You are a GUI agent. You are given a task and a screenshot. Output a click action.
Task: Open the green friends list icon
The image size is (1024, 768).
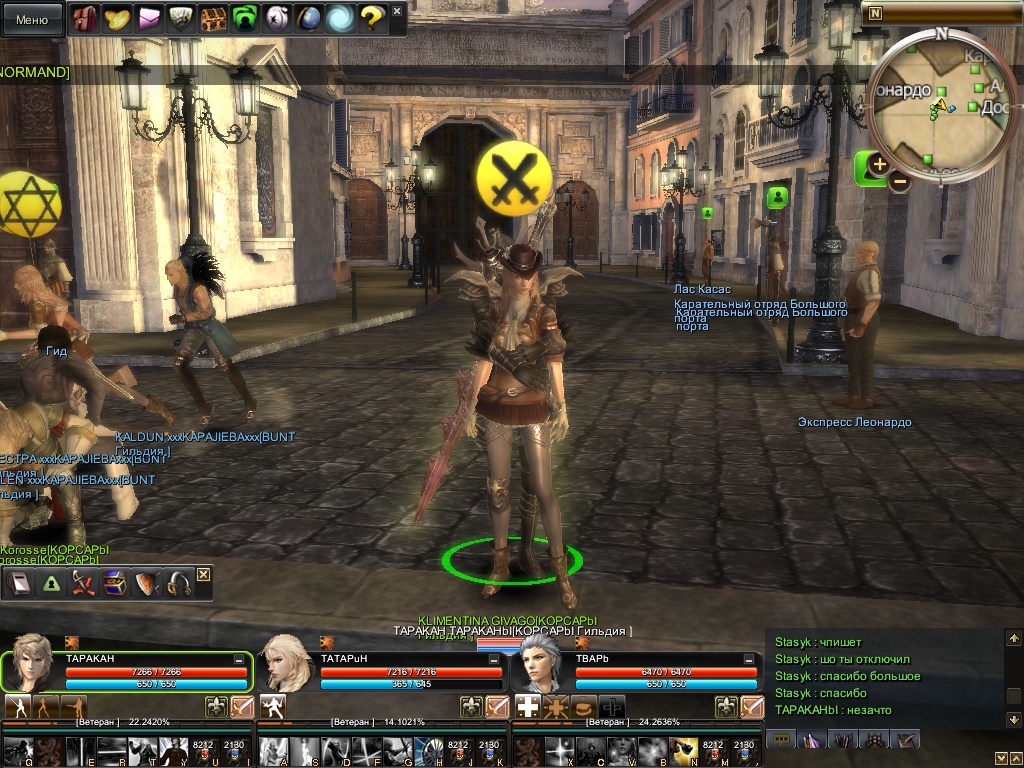point(244,17)
